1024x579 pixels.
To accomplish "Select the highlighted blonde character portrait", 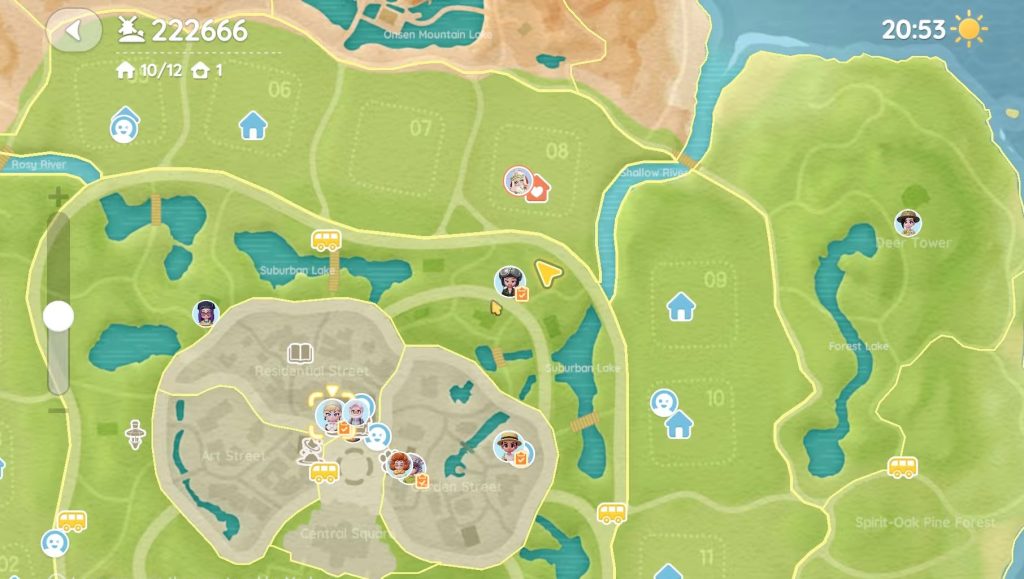I will [x=330, y=413].
